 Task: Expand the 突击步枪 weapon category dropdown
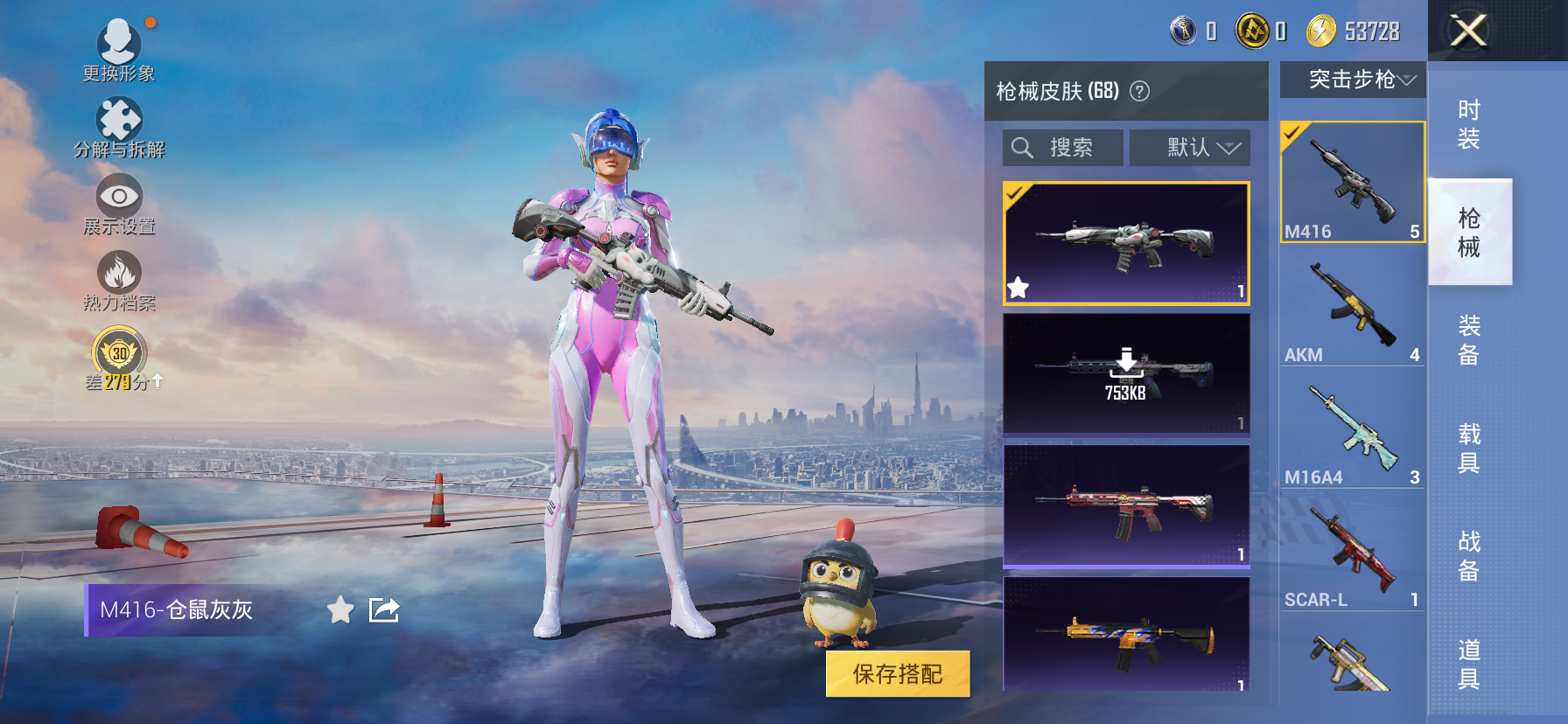coord(1352,79)
